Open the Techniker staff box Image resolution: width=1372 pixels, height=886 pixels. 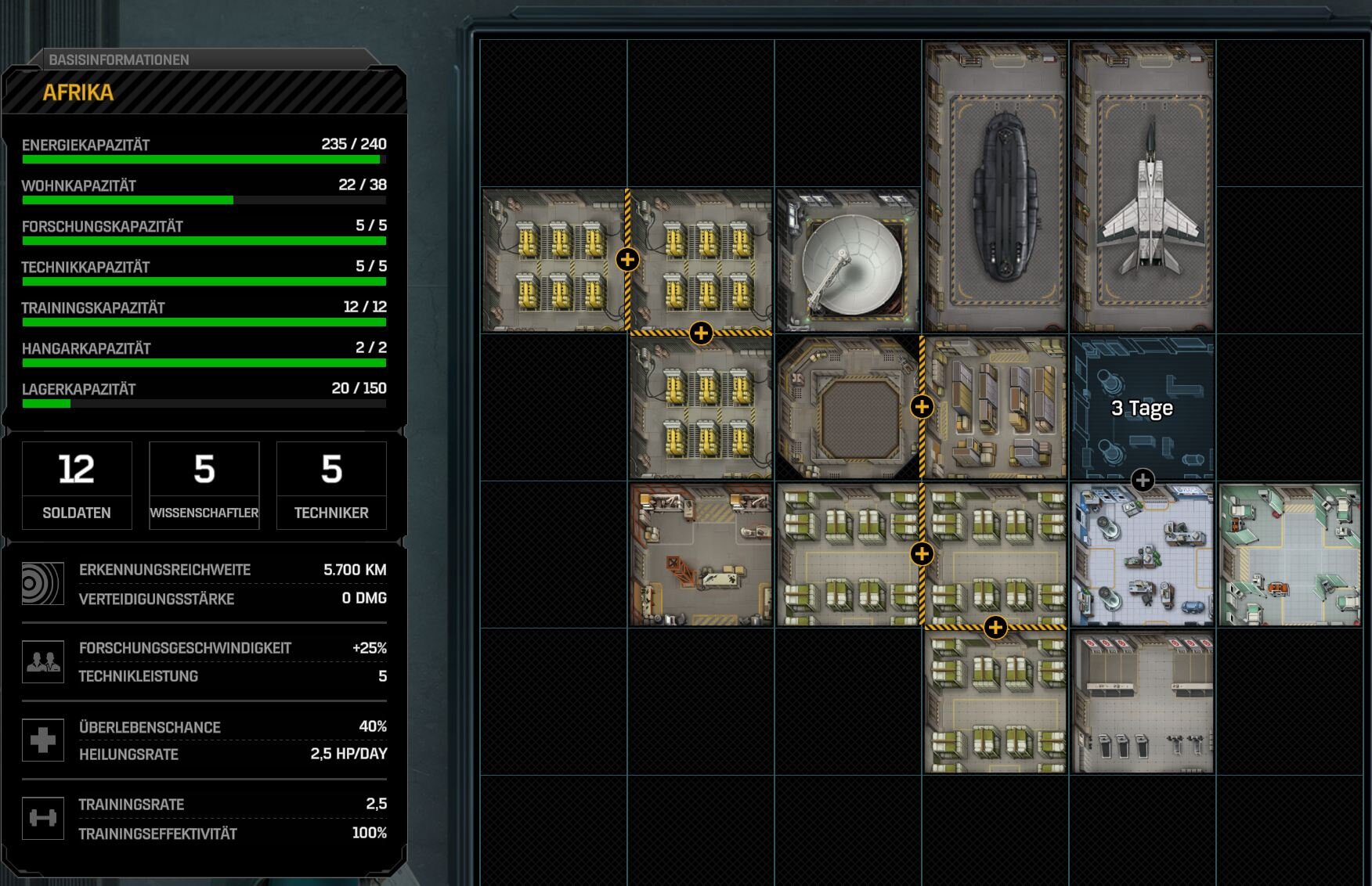click(331, 485)
